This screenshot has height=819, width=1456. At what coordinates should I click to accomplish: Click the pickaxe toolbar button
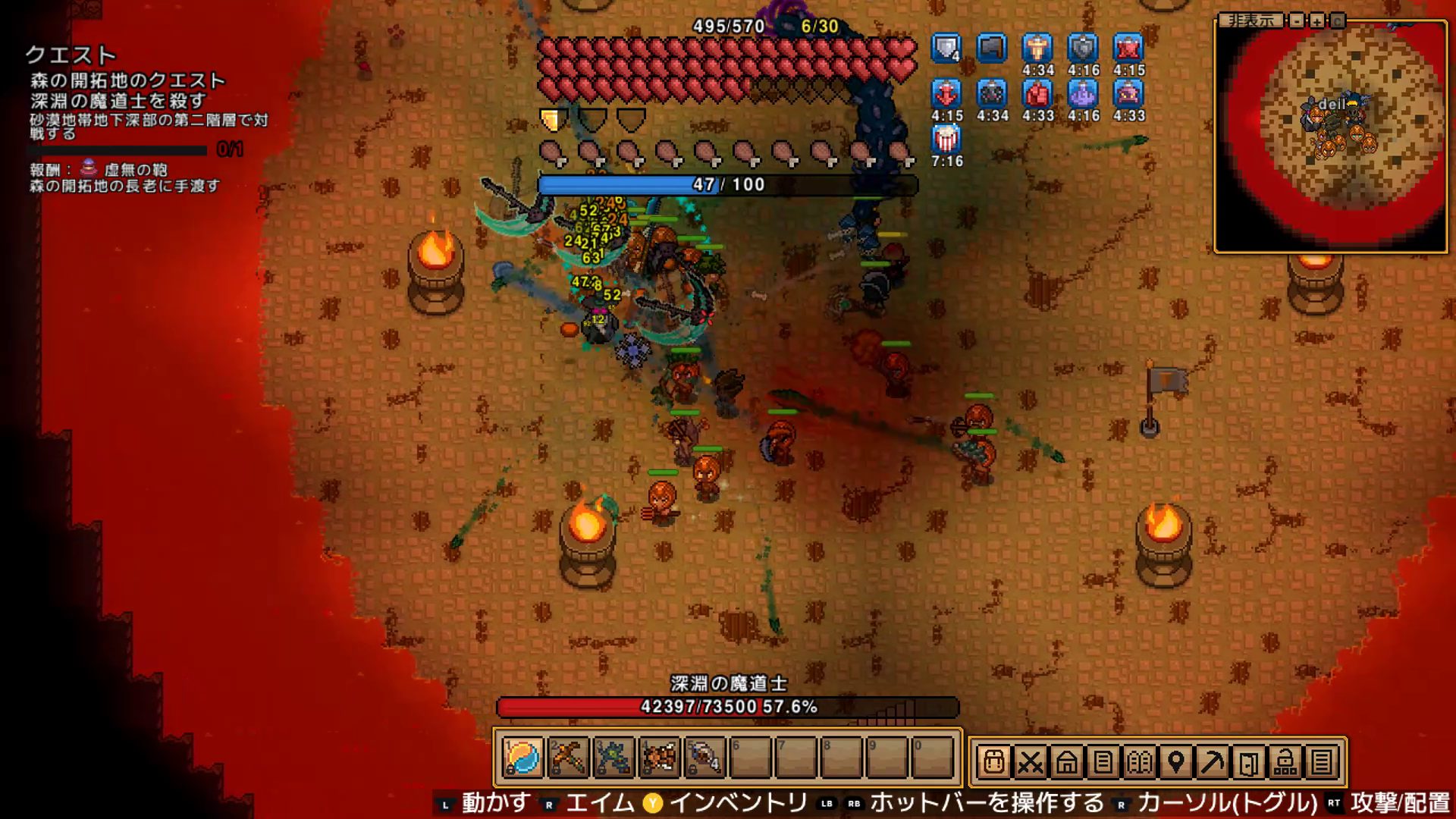point(1212,761)
